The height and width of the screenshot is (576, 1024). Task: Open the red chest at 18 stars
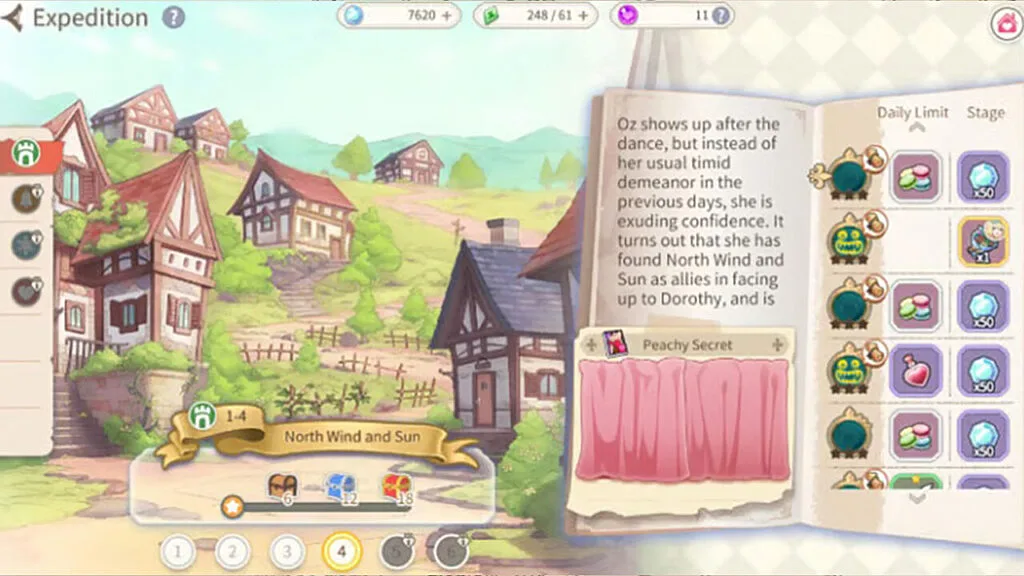397,488
